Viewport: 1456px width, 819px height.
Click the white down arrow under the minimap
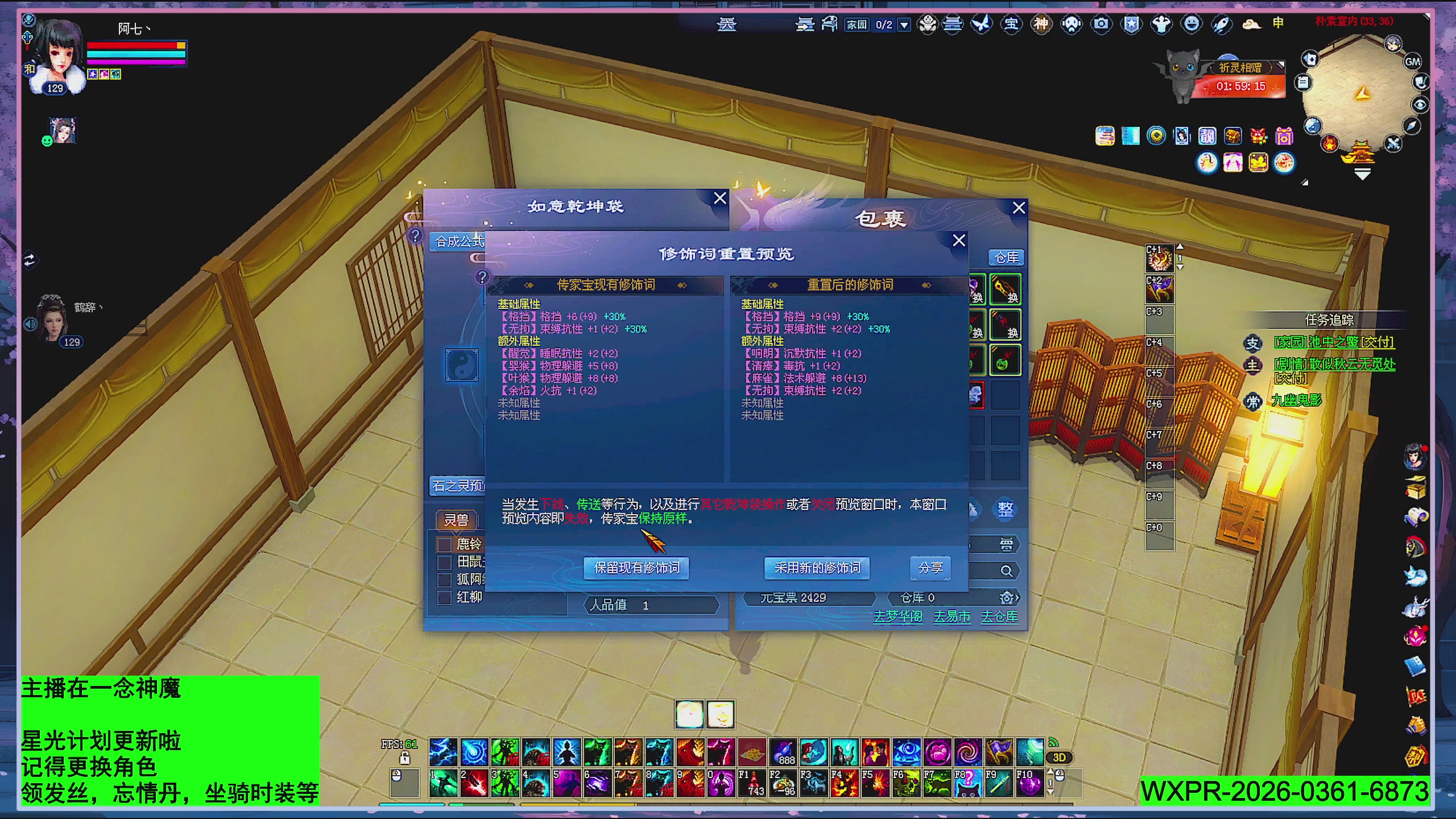coord(1362,175)
